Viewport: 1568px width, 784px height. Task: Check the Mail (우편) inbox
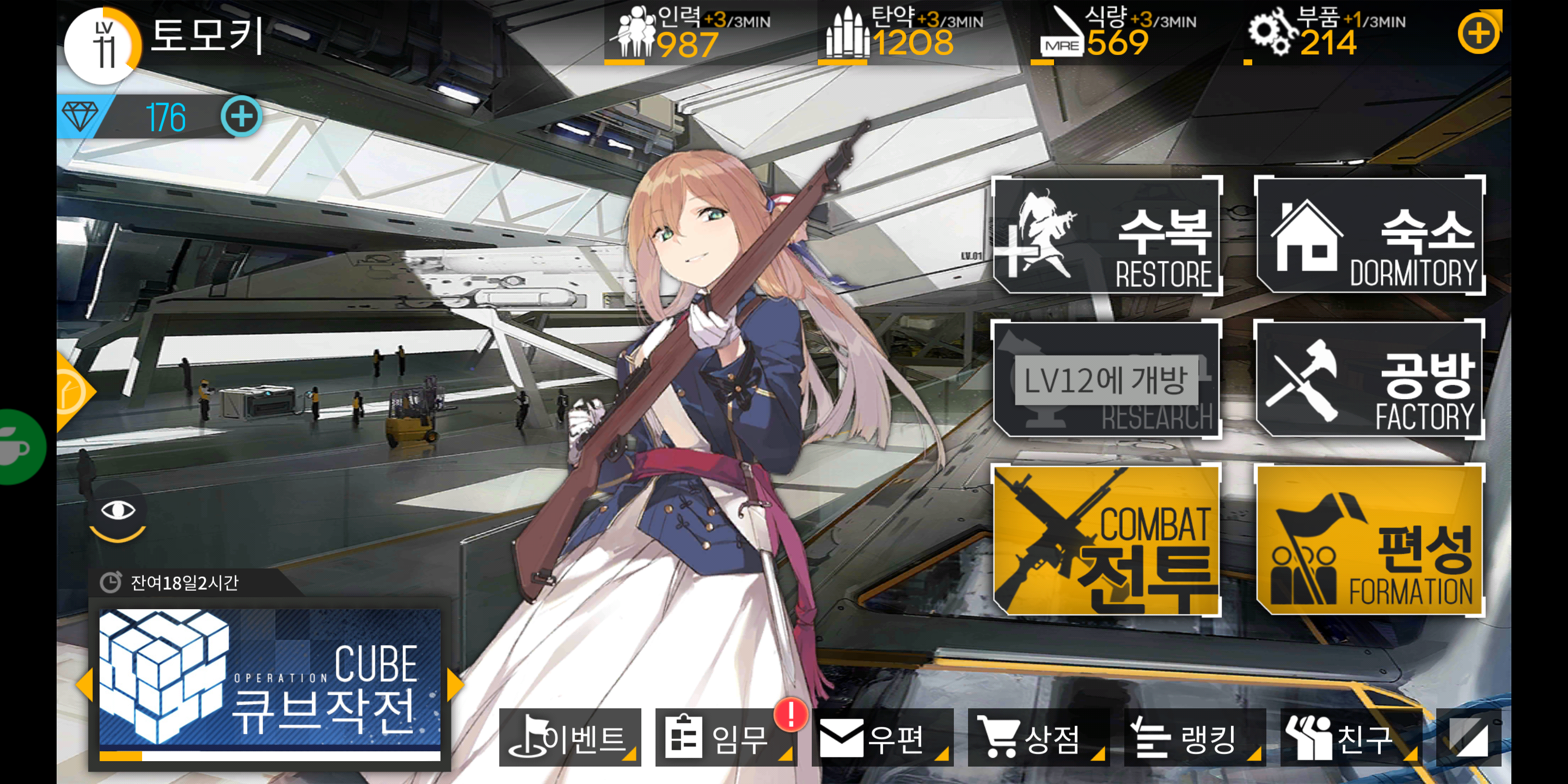[881, 738]
